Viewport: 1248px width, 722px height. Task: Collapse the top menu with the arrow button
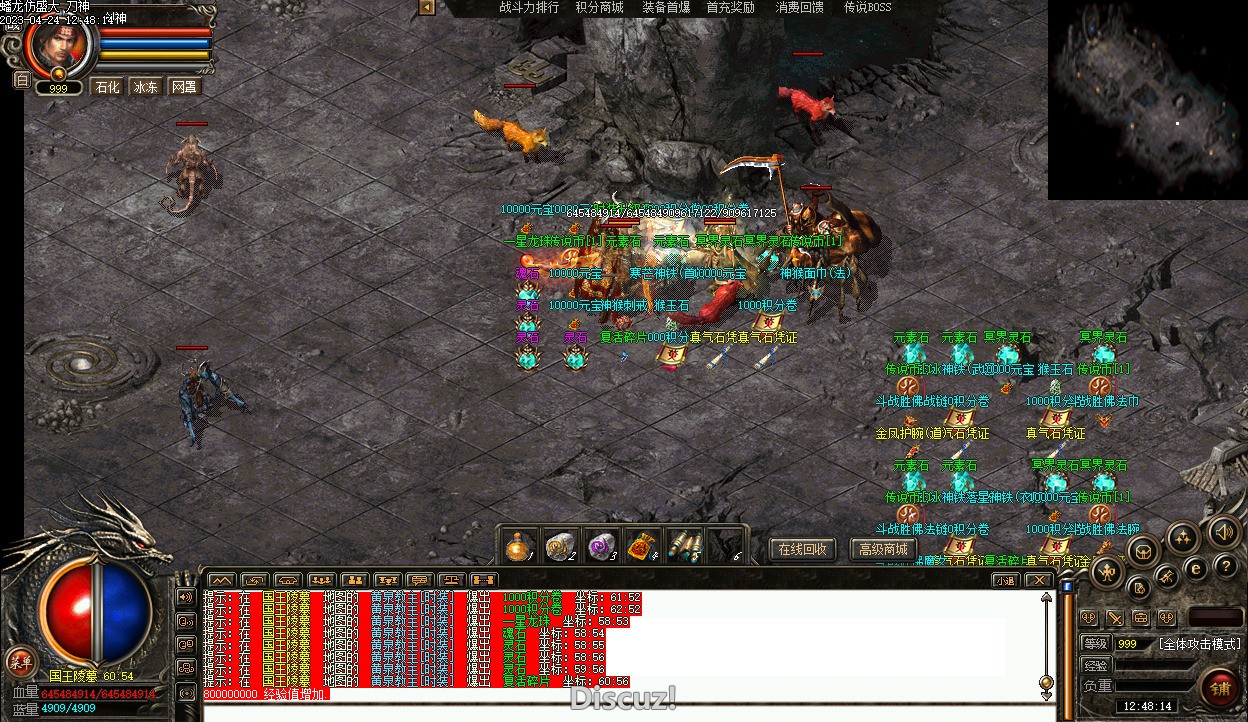pyautogui.click(x=427, y=7)
